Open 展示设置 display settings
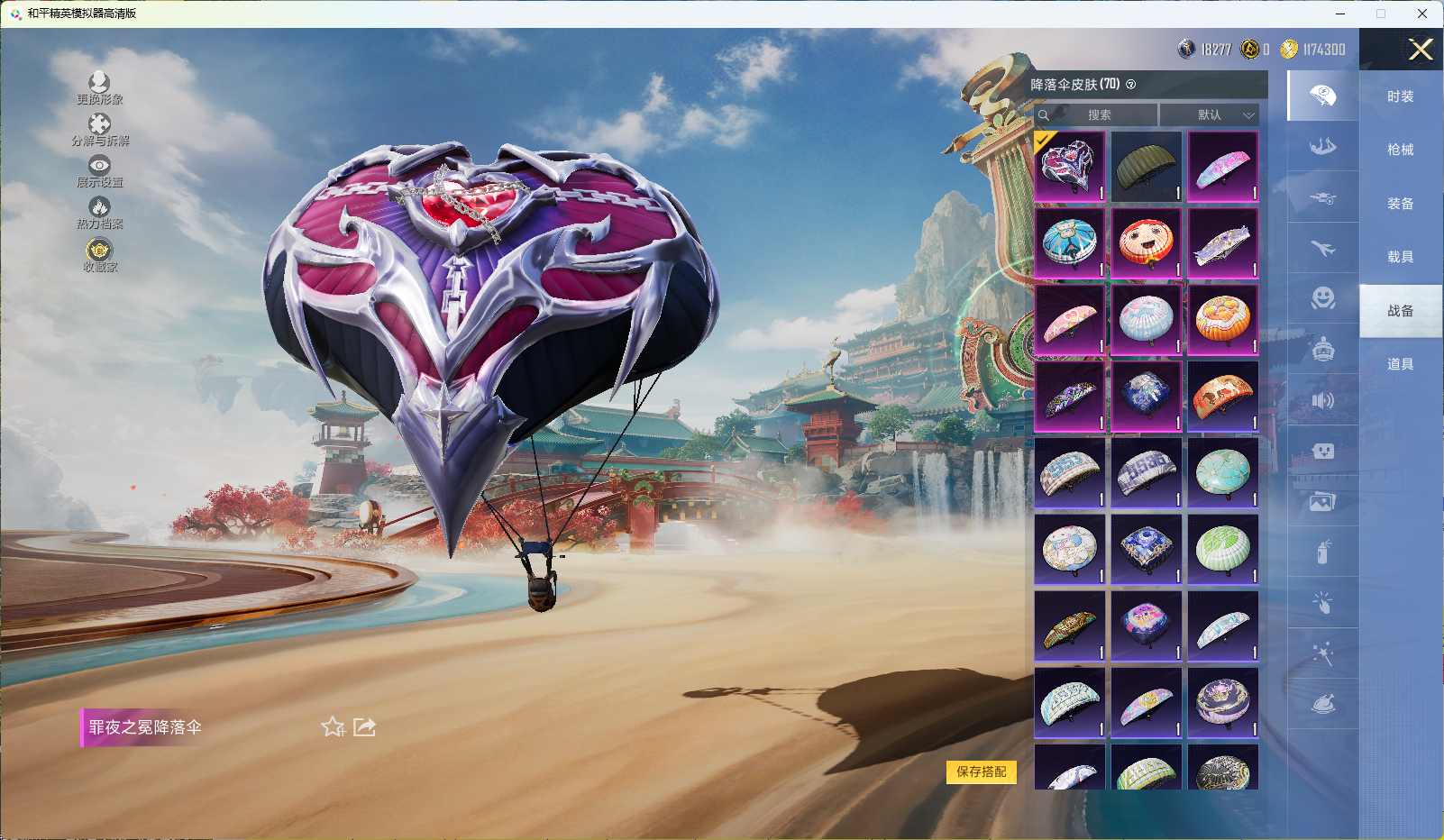 point(99,171)
